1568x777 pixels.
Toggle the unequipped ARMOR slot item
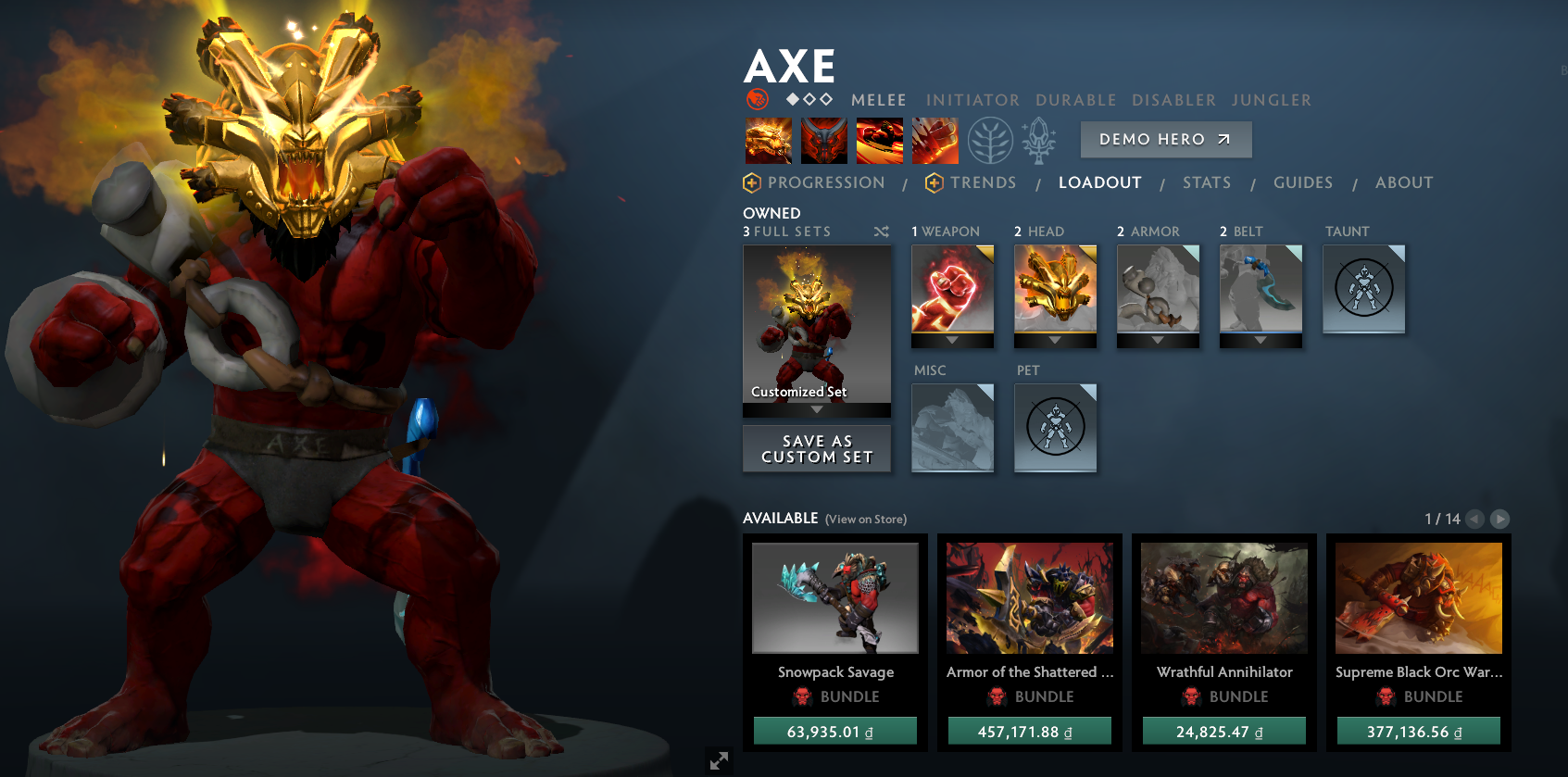pyautogui.click(x=1157, y=293)
